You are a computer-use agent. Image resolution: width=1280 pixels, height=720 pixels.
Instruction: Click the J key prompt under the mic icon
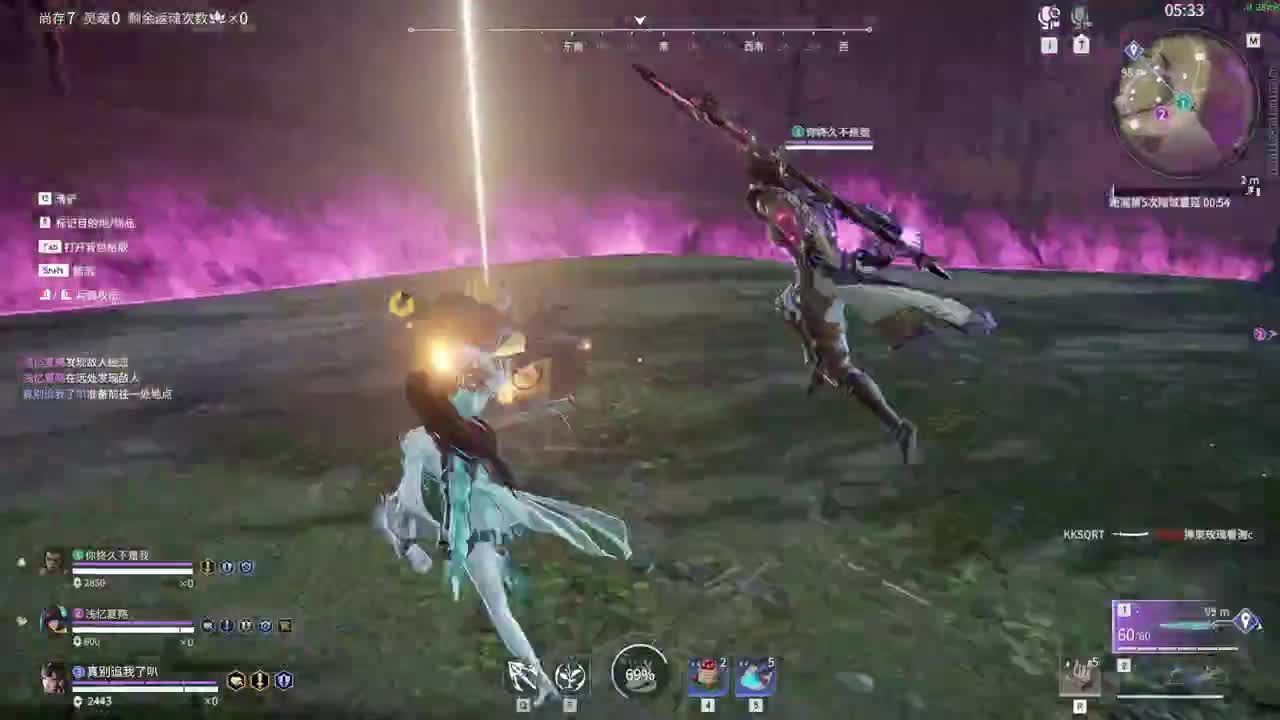pyautogui.click(x=1048, y=44)
